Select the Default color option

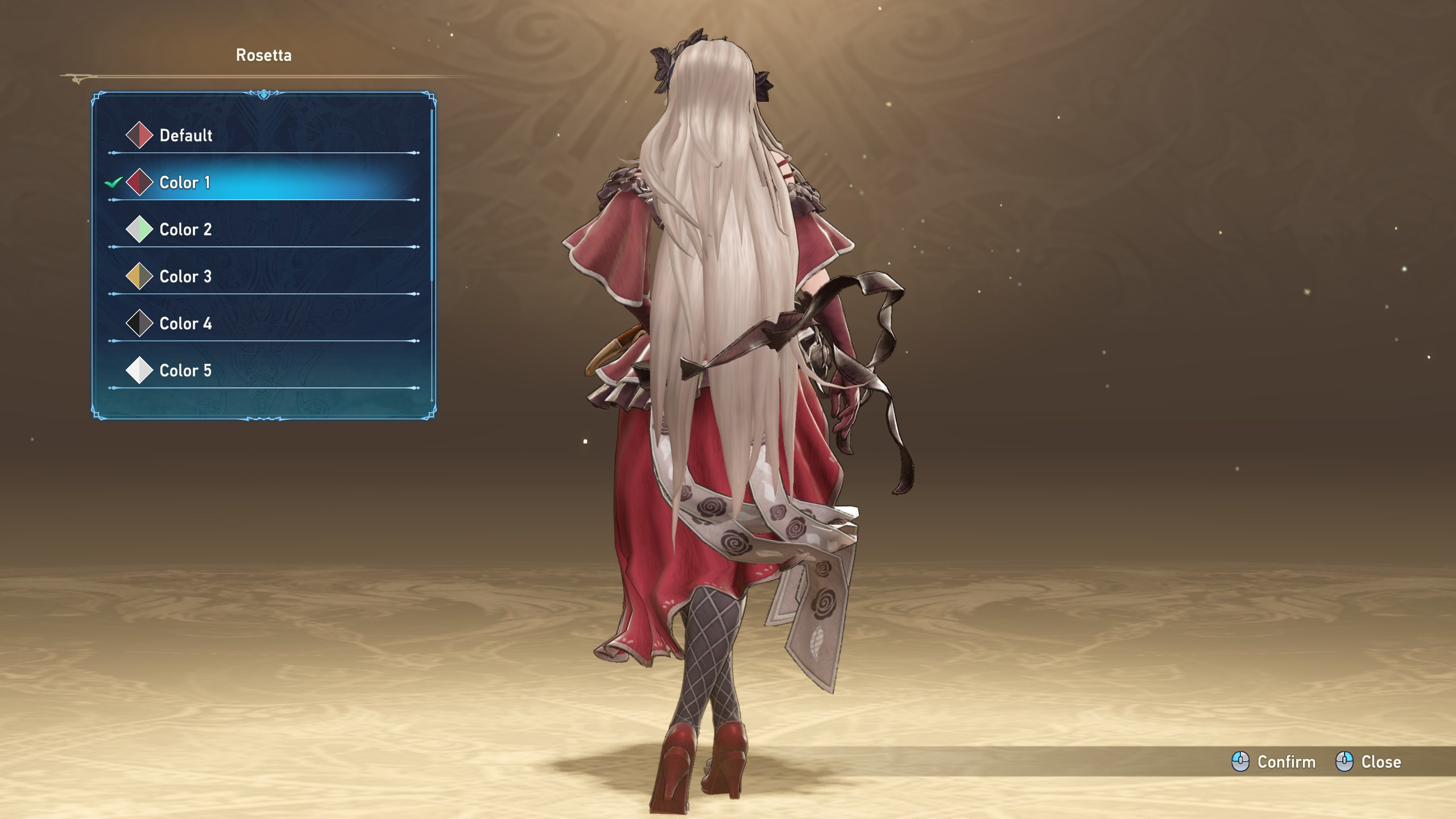185,135
